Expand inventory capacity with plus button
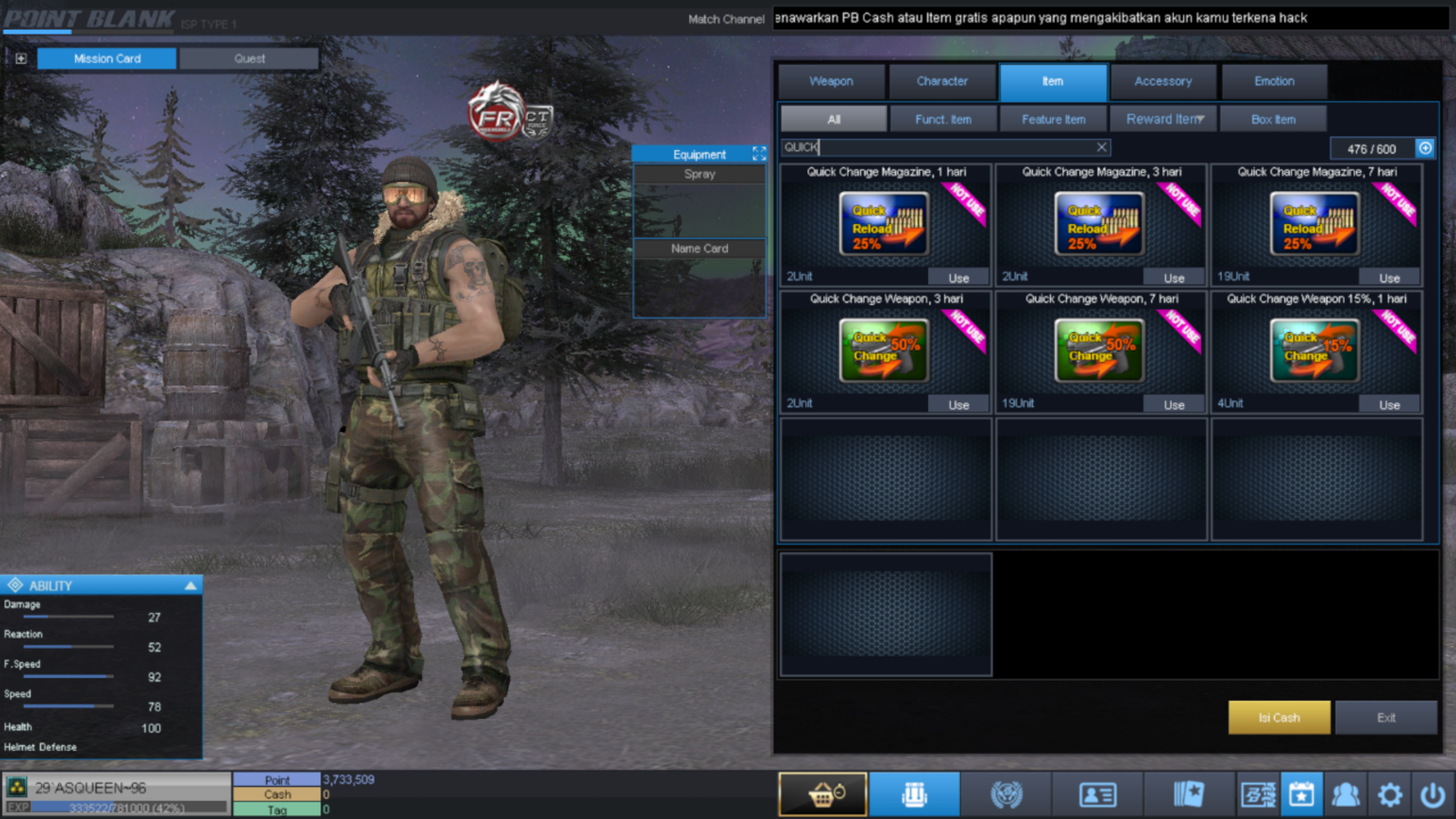This screenshot has width=1456, height=819. click(x=1425, y=147)
